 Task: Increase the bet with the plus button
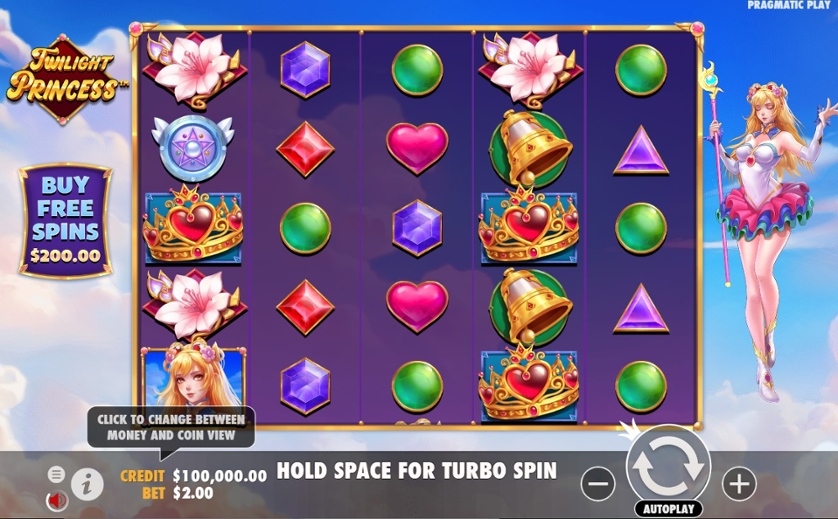pyautogui.click(x=739, y=484)
